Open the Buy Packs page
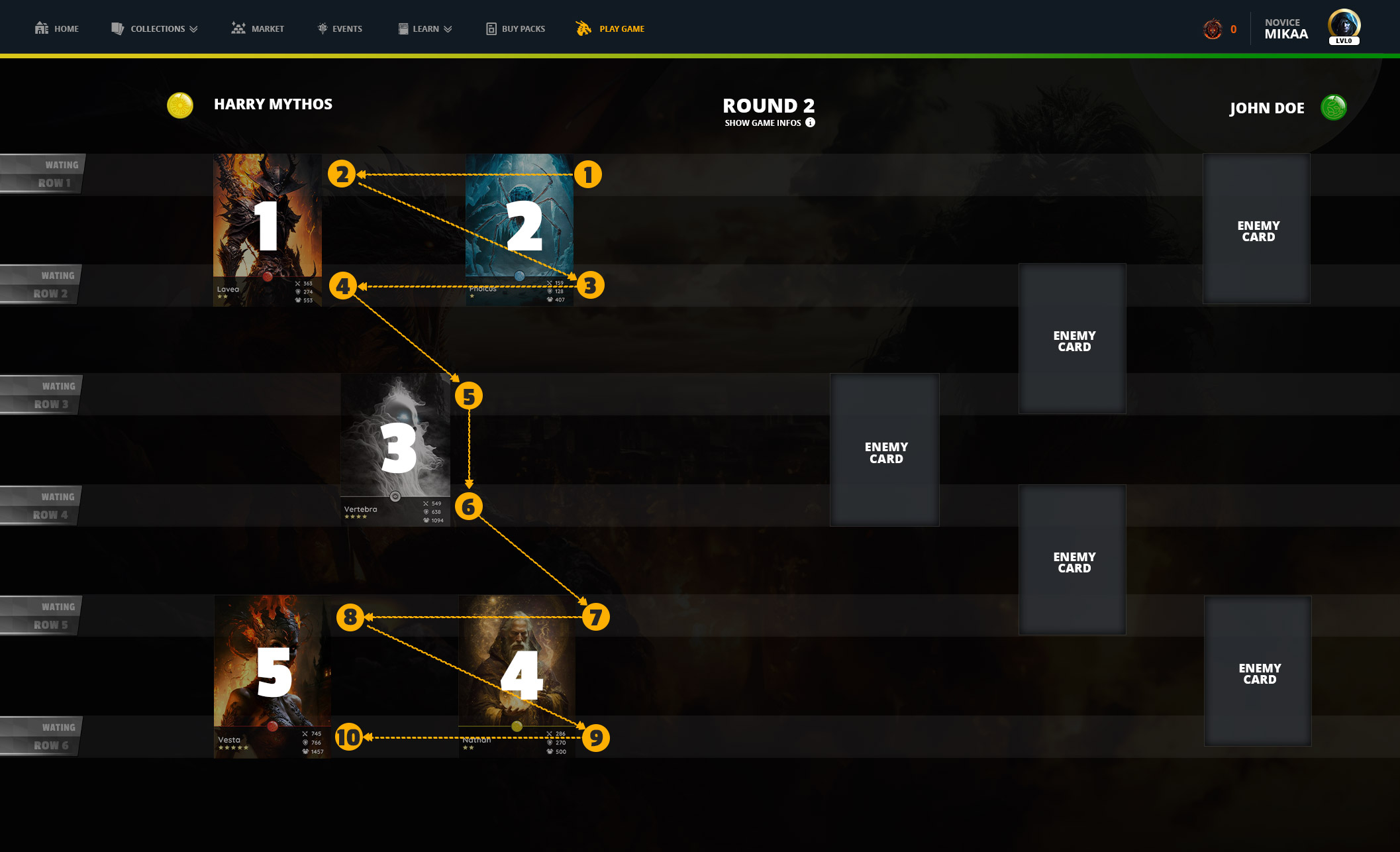This screenshot has width=1400, height=852. (x=516, y=28)
